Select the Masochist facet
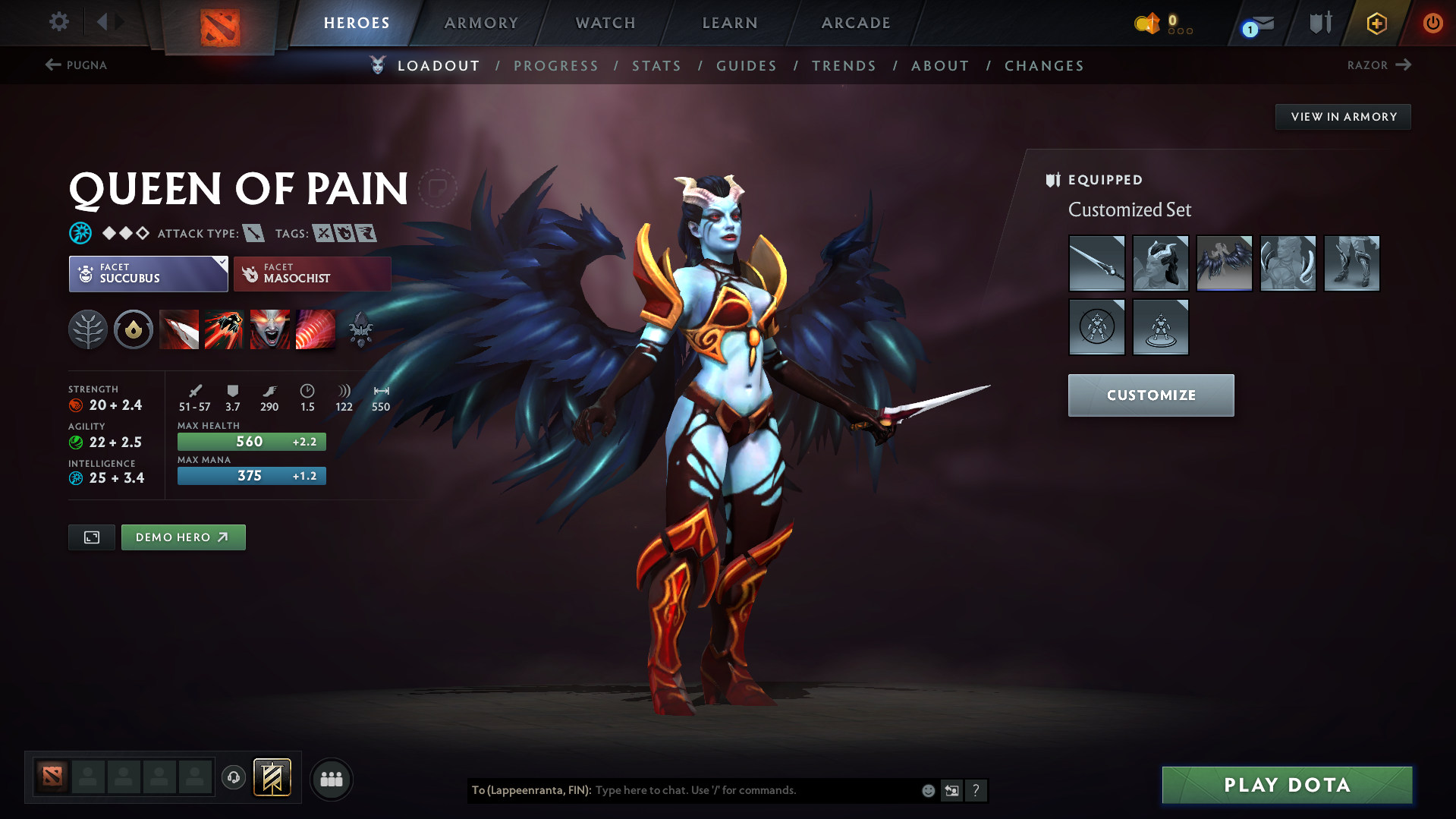Image resolution: width=1456 pixels, height=819 pixels. (x=311, y=273)
